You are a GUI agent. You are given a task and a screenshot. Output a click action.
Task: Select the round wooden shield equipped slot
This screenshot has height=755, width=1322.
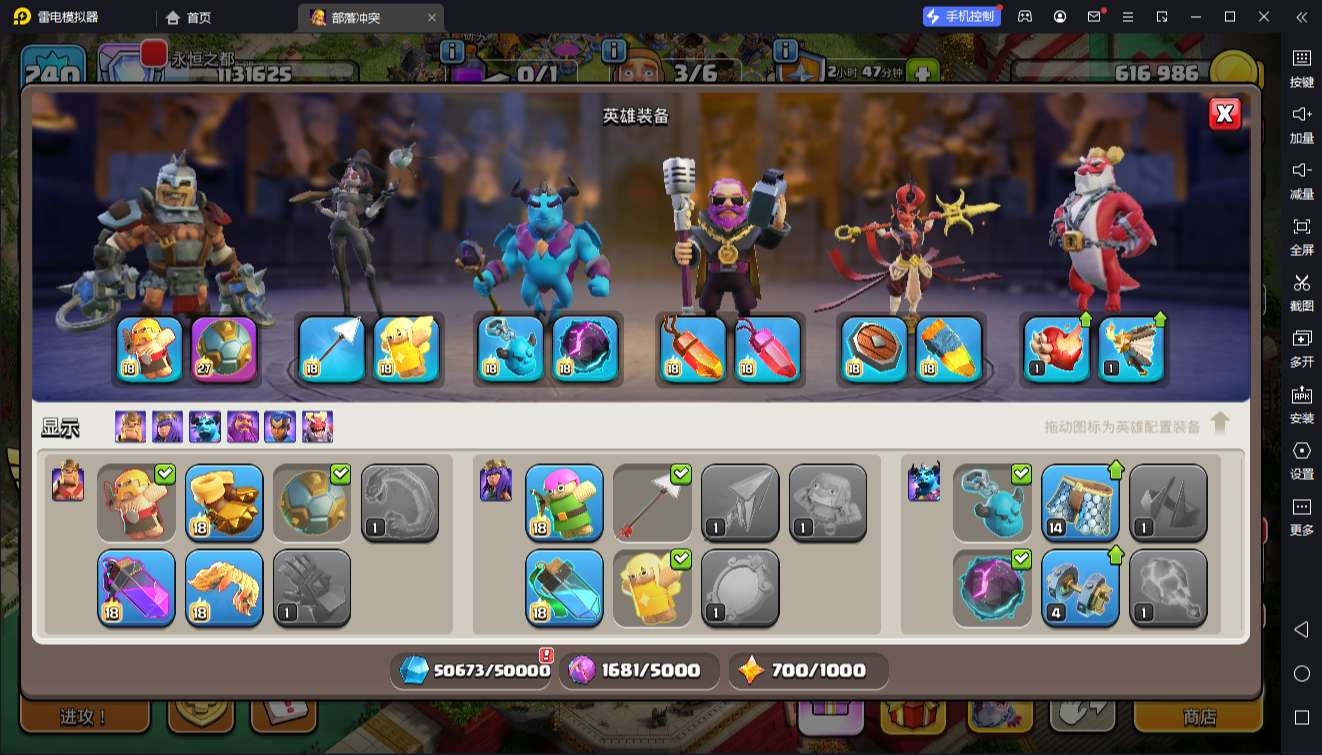coord(874,349)
